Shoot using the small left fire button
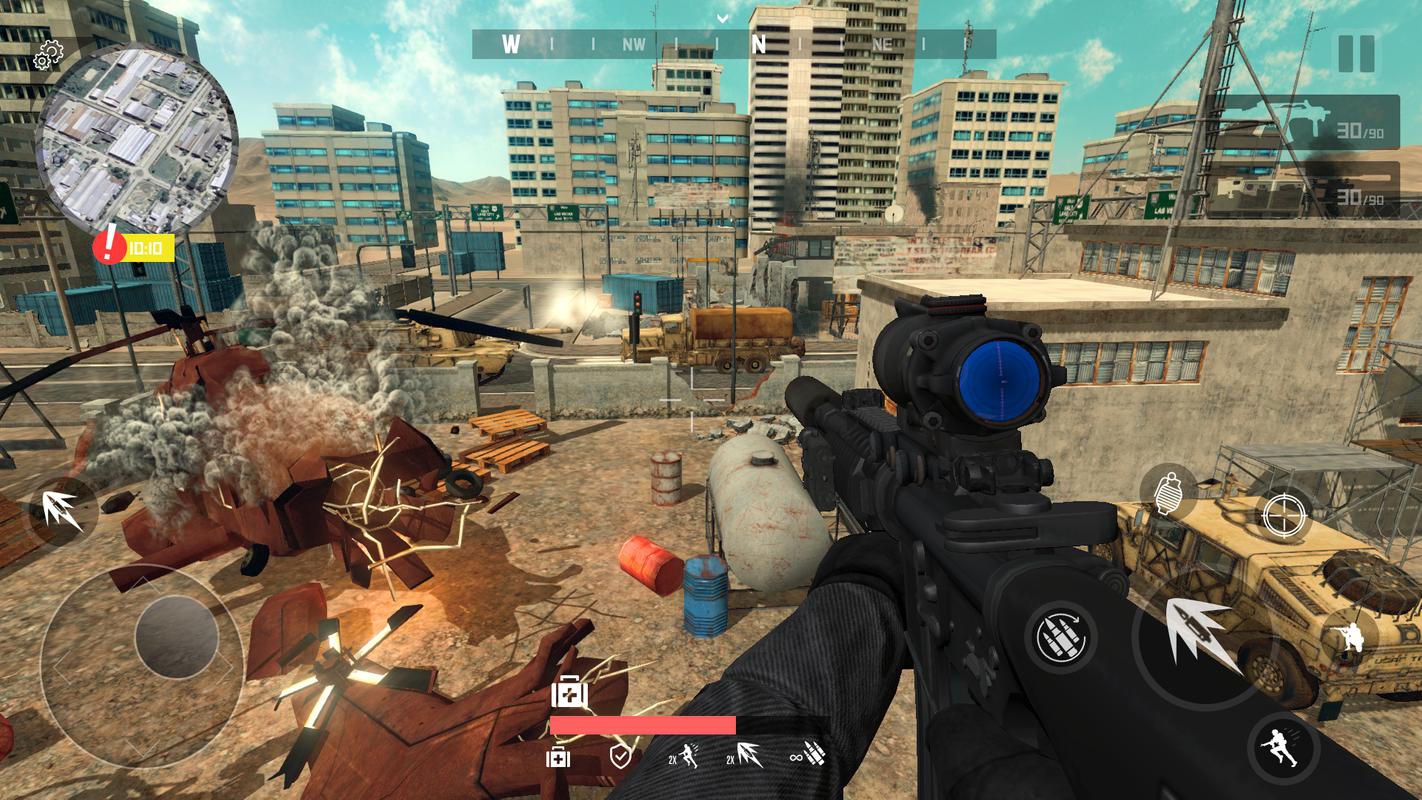 (x=60, y=511)
